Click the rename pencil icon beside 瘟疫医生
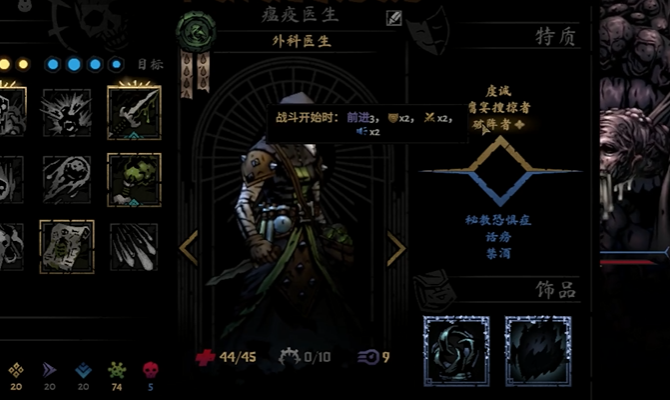The image size is (670, 400). coord(394,17)
